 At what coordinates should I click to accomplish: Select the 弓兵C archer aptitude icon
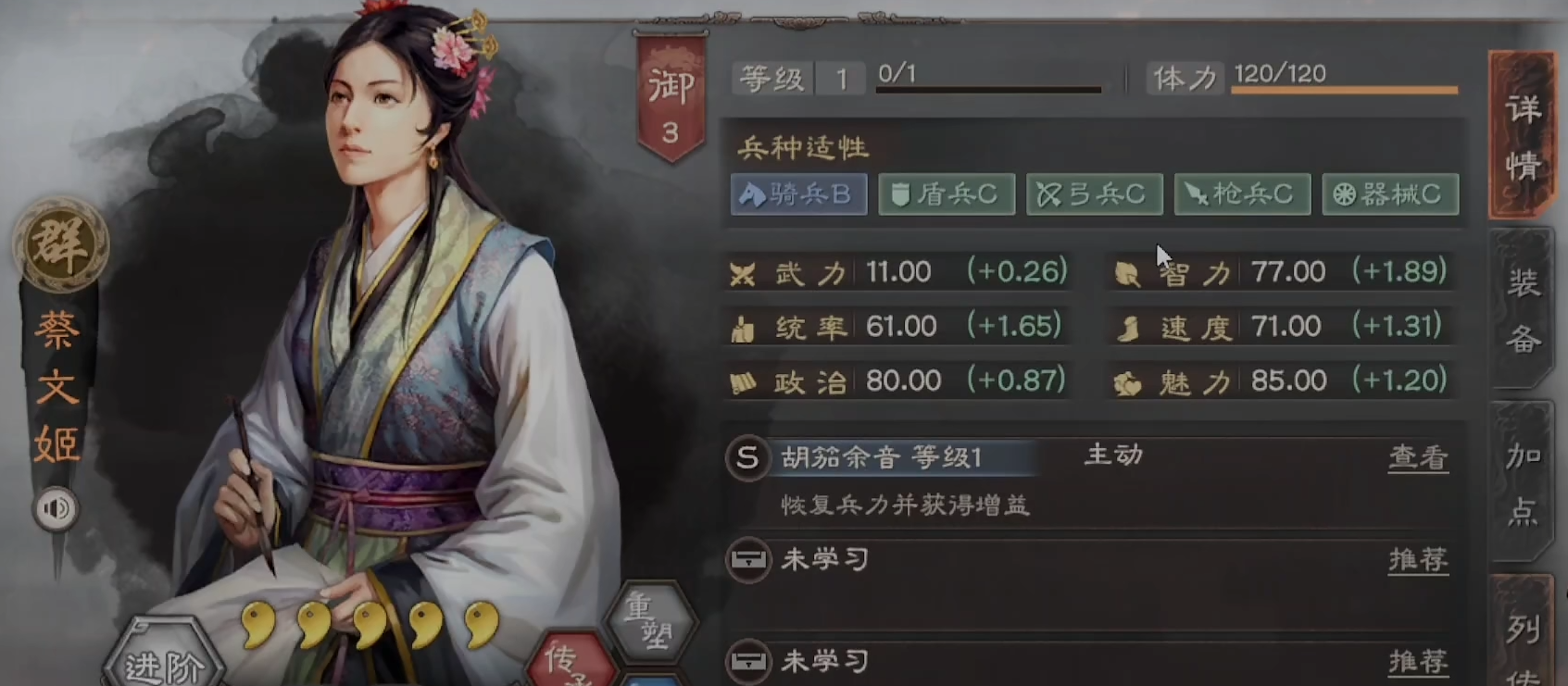[1094, 194]
